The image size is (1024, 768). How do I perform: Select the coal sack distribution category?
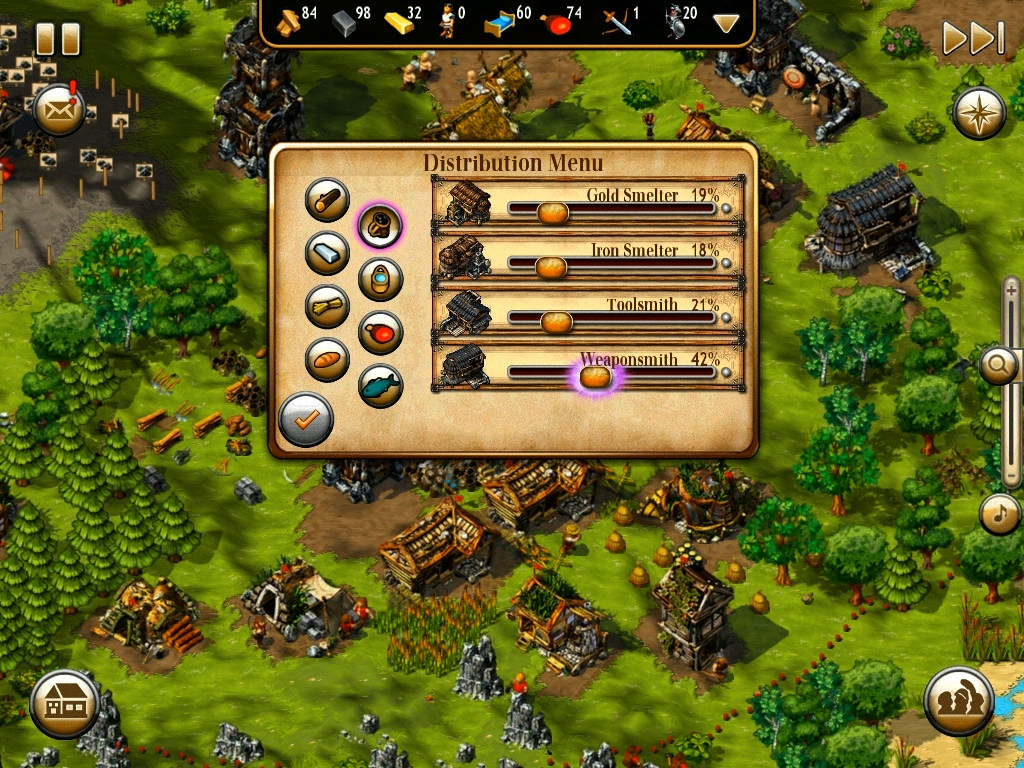click(380, 225)
